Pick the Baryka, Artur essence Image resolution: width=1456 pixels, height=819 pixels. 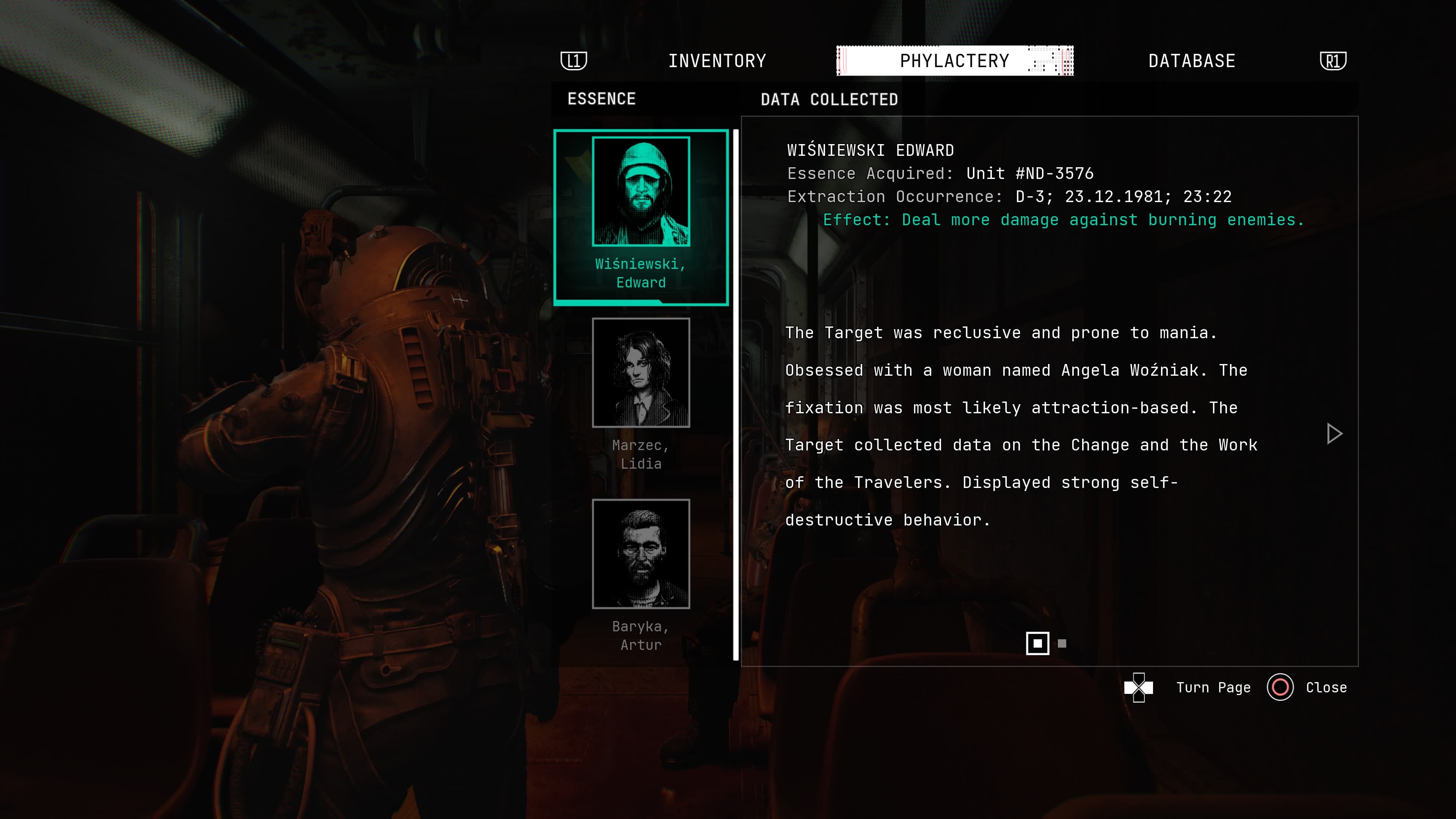[640, 554]
